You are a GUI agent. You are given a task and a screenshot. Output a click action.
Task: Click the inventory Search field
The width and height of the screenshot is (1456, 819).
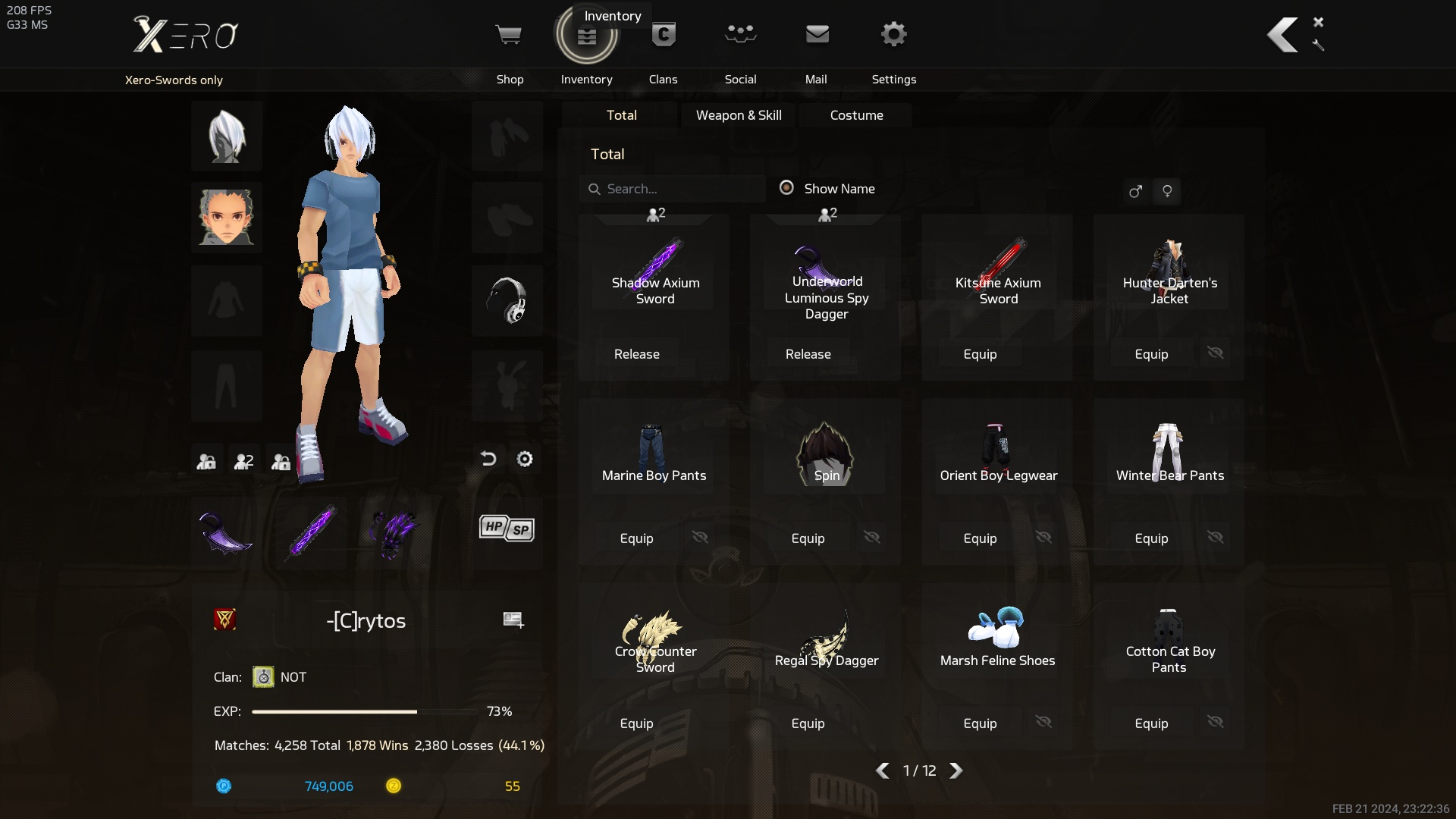[x=675, y=189]
